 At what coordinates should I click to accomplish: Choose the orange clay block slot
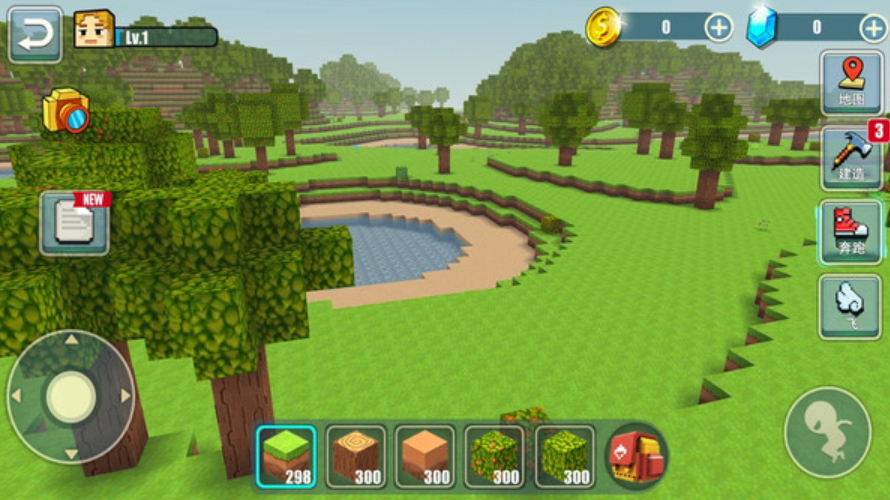coord(425,457)
